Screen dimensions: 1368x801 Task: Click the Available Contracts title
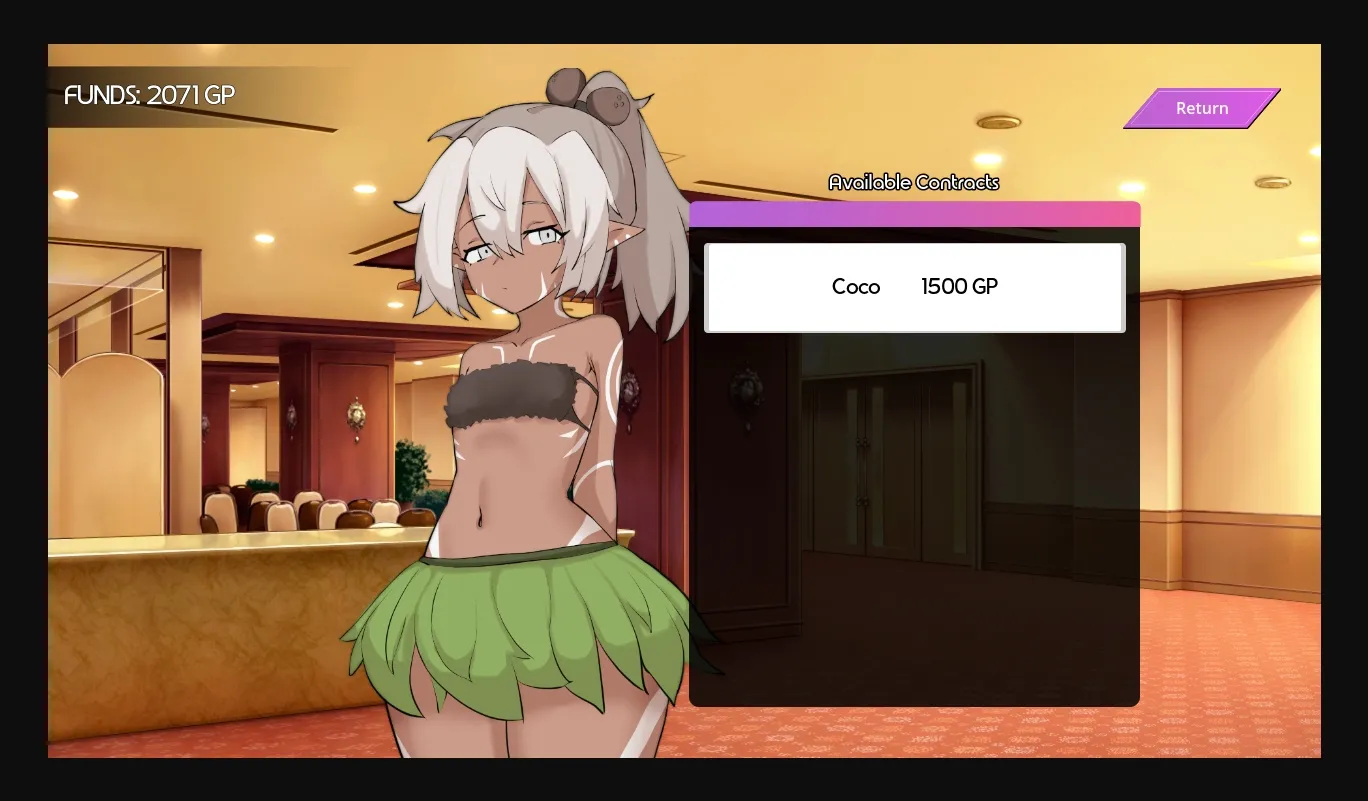click(x=913, y=182)
